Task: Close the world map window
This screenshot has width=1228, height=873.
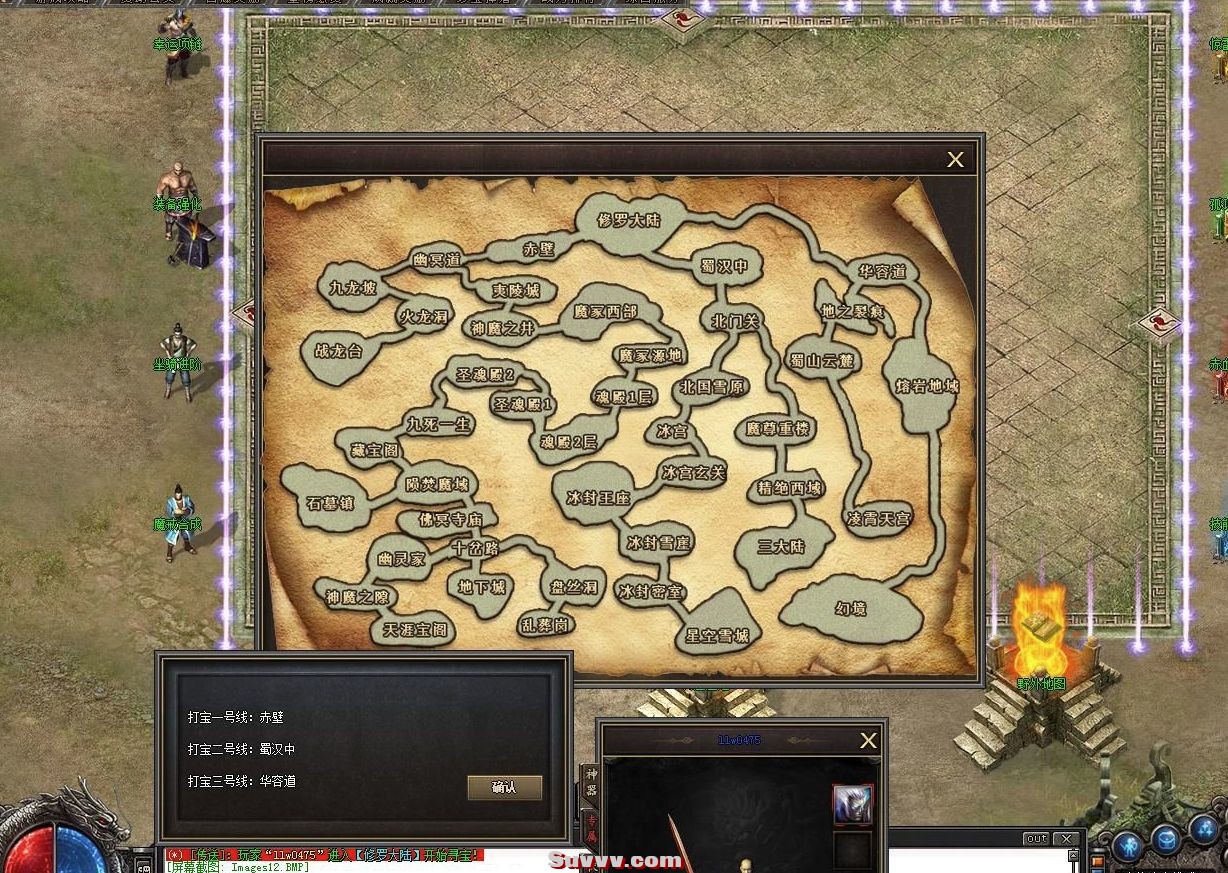Action: click(955, 160)
